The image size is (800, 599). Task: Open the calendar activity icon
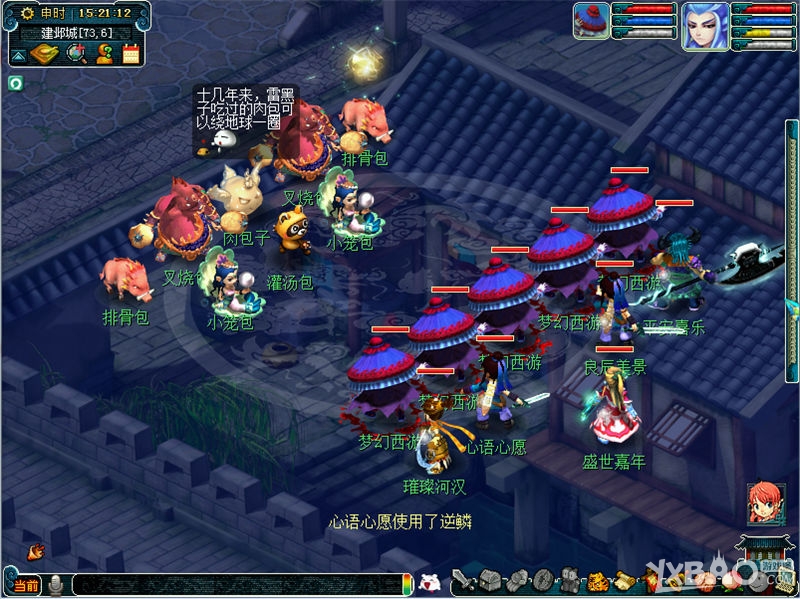click(x=131, y=53)
